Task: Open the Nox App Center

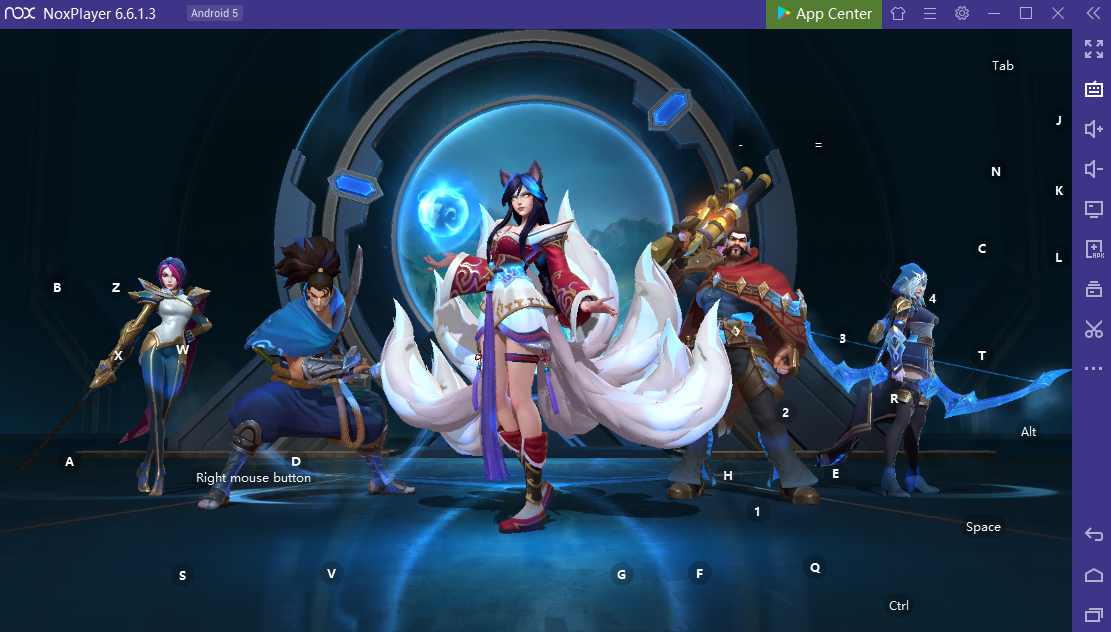Action: pyautogui.click(x=824, y=14)
